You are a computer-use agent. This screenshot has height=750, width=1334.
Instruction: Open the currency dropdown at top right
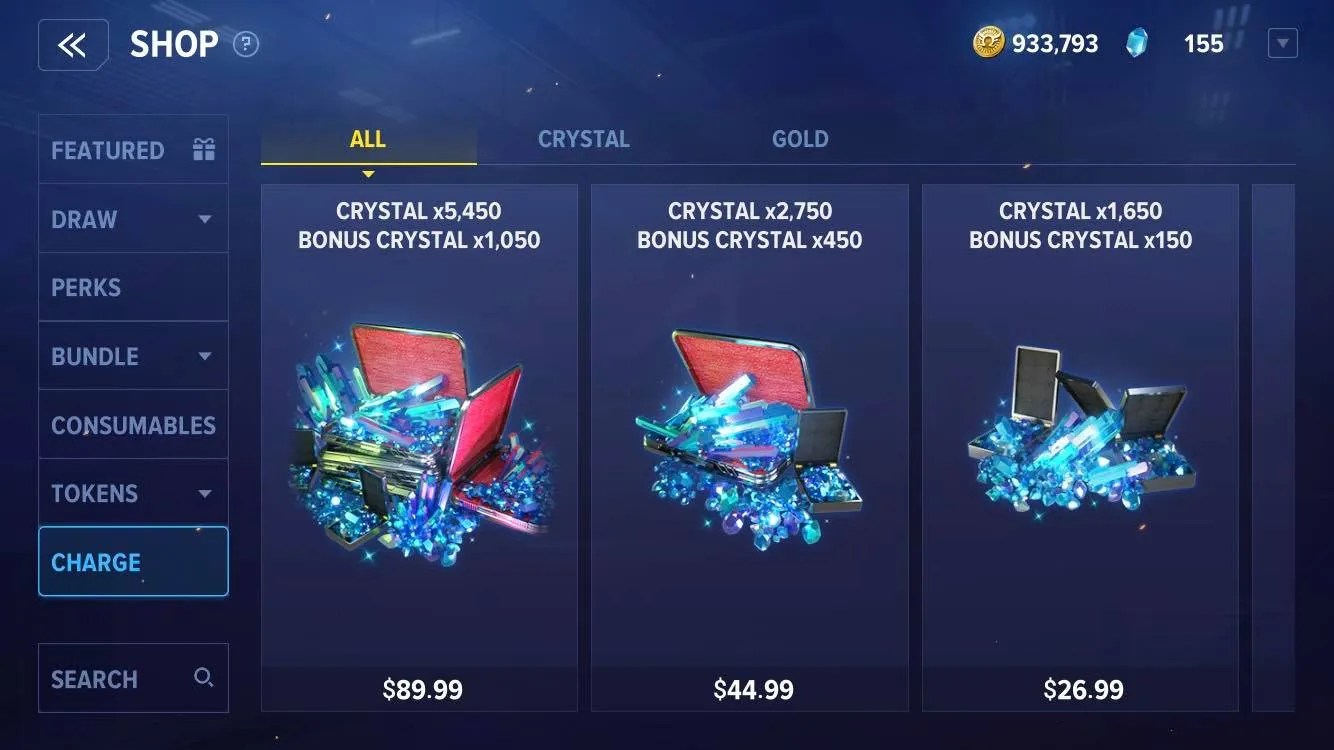1282,42
